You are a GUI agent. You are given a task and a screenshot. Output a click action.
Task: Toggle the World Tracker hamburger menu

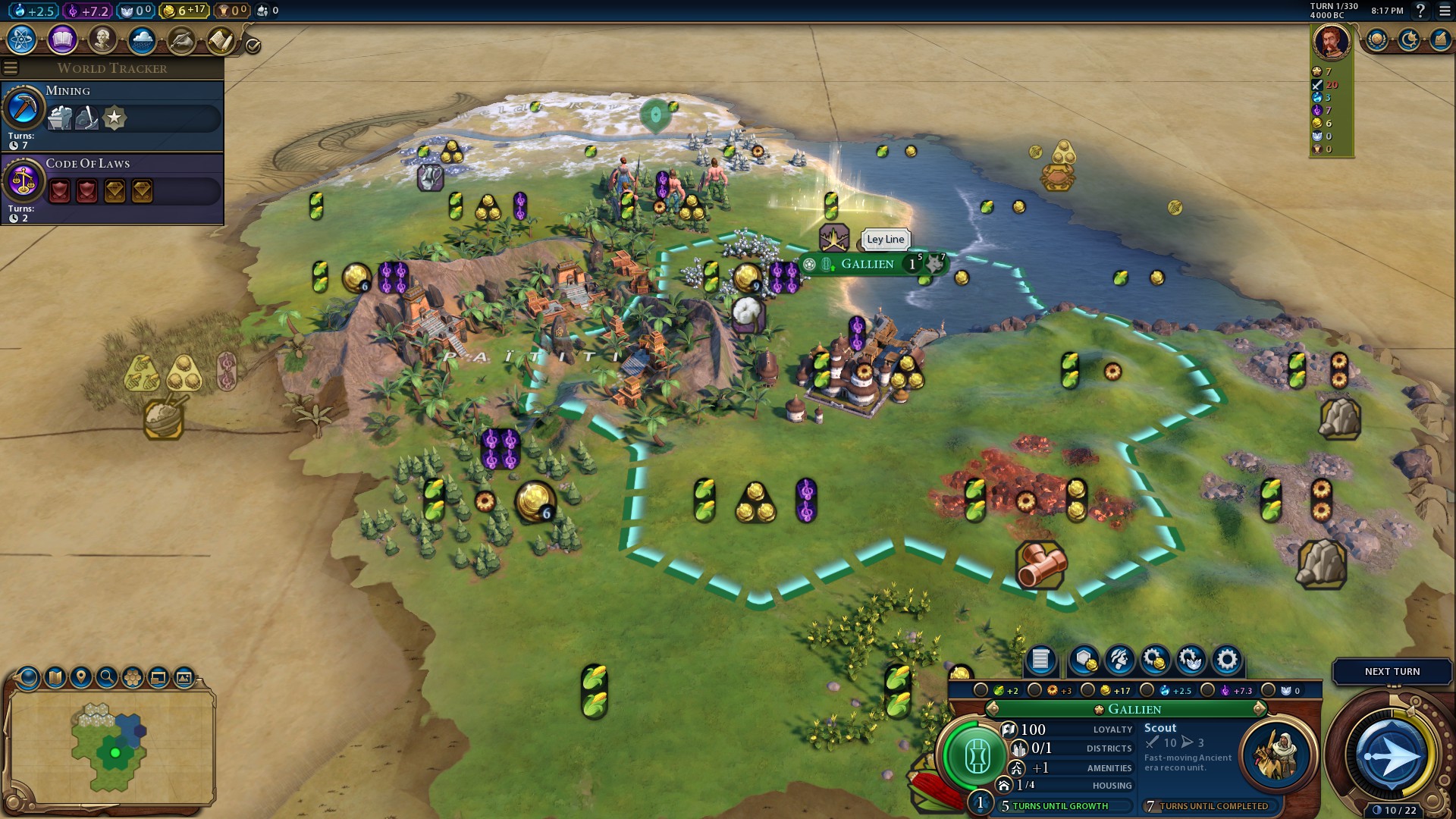click(11, 68)
